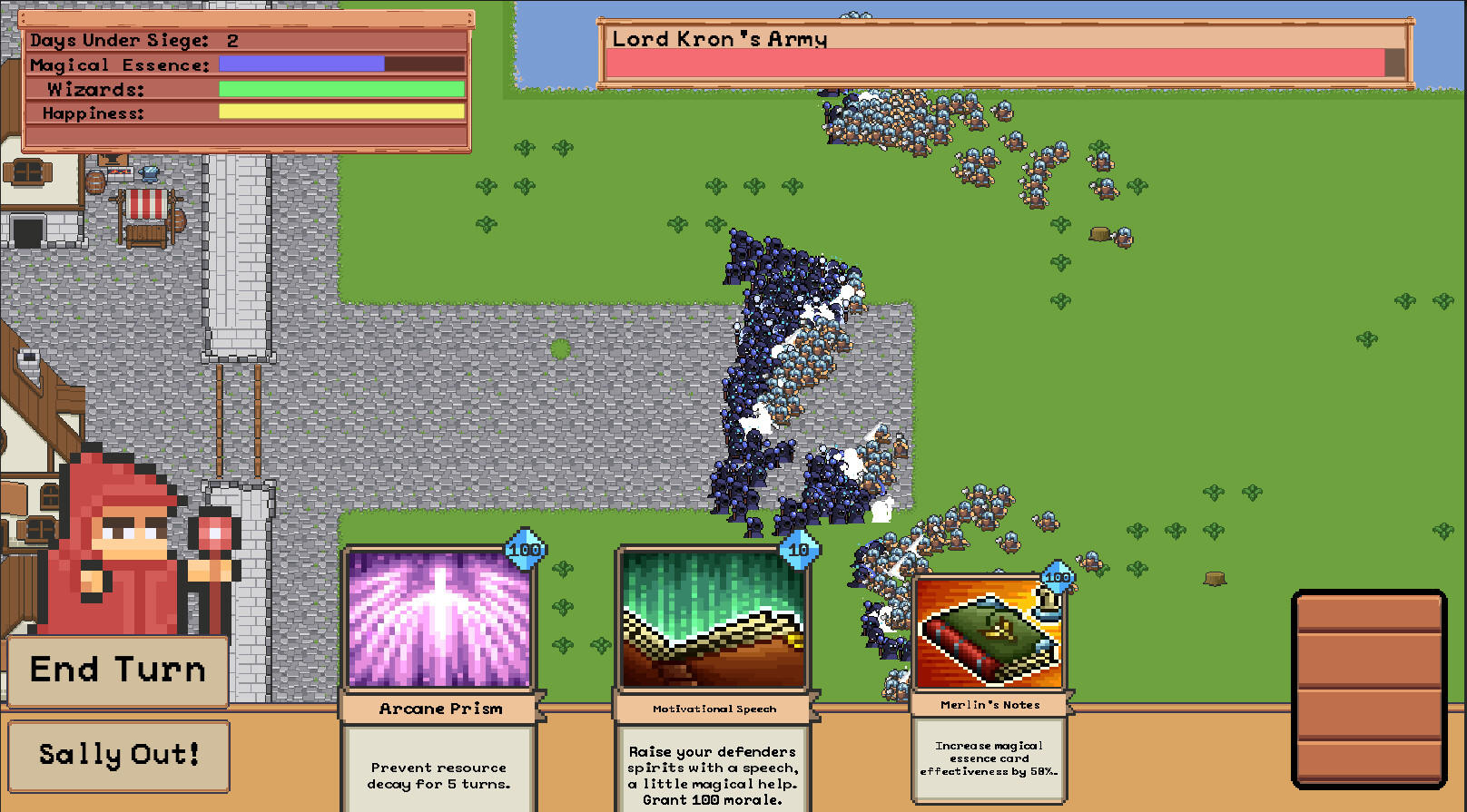
Task: Select the Arcane Prism card artwork
Action: 439,620
